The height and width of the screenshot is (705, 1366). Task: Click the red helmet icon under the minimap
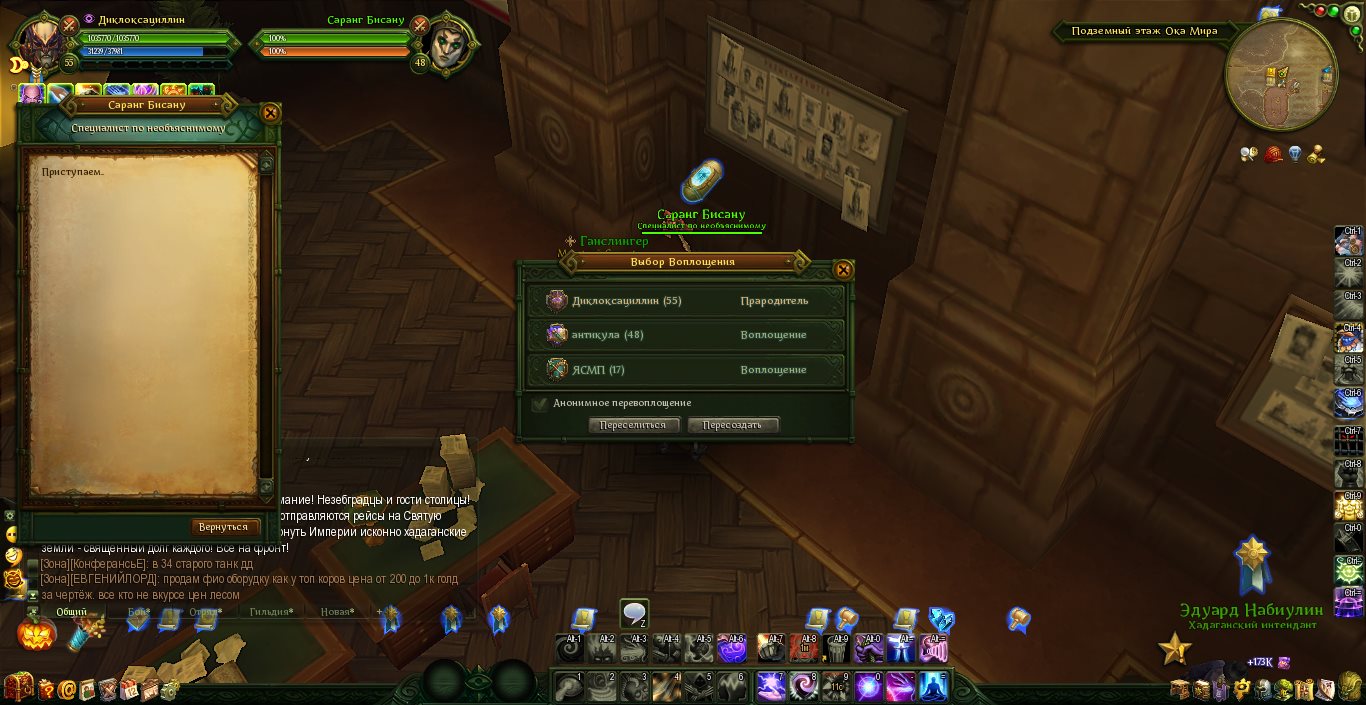[x=1273, y=154]
